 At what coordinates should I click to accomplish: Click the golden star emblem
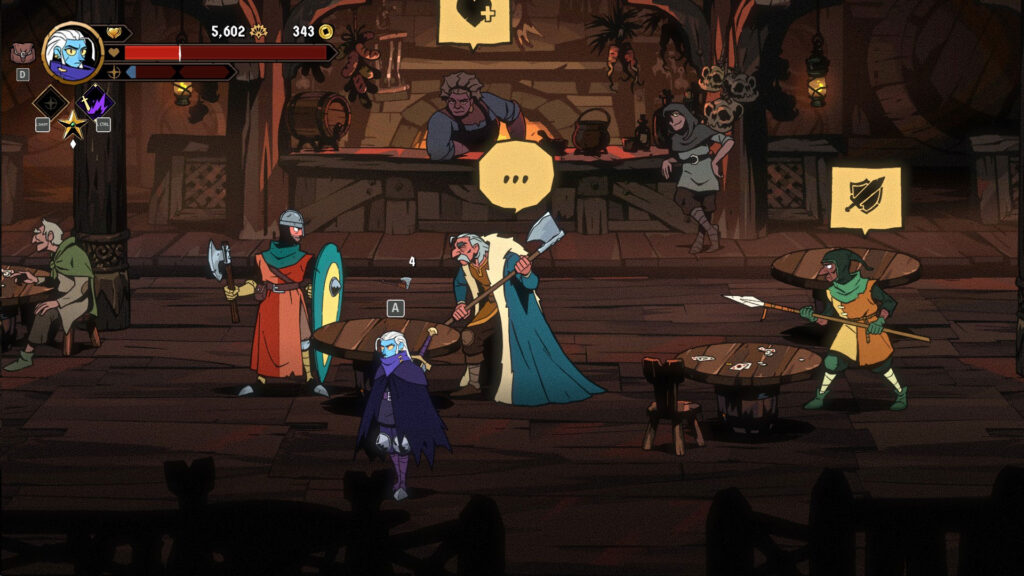(x=72, y=125)
